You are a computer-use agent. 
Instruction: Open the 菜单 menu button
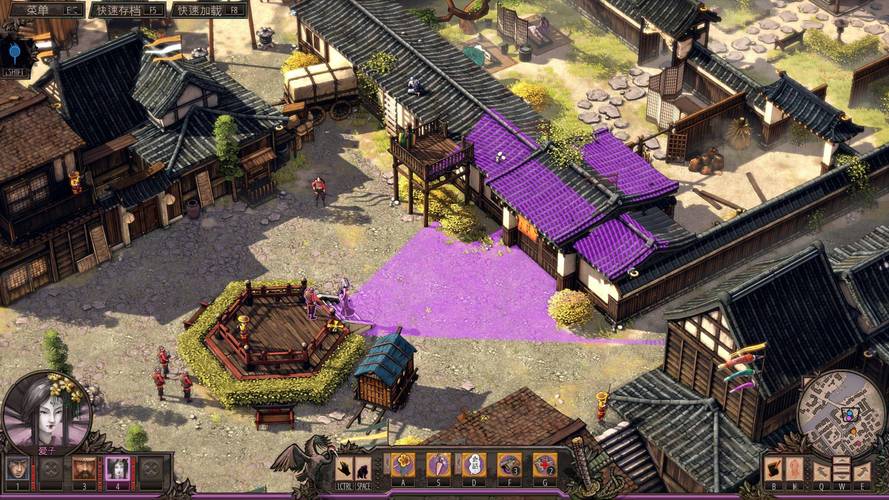42,9
